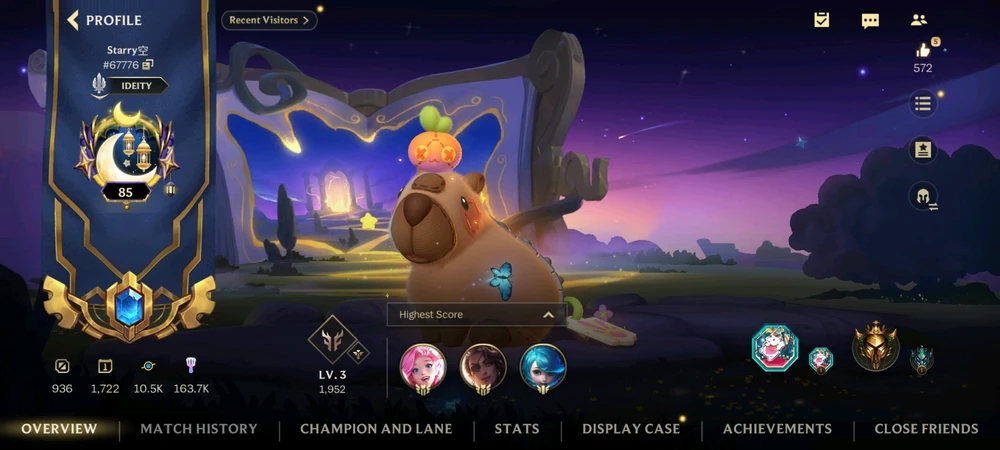Switch to the Achievements tab

pos(777,429)
